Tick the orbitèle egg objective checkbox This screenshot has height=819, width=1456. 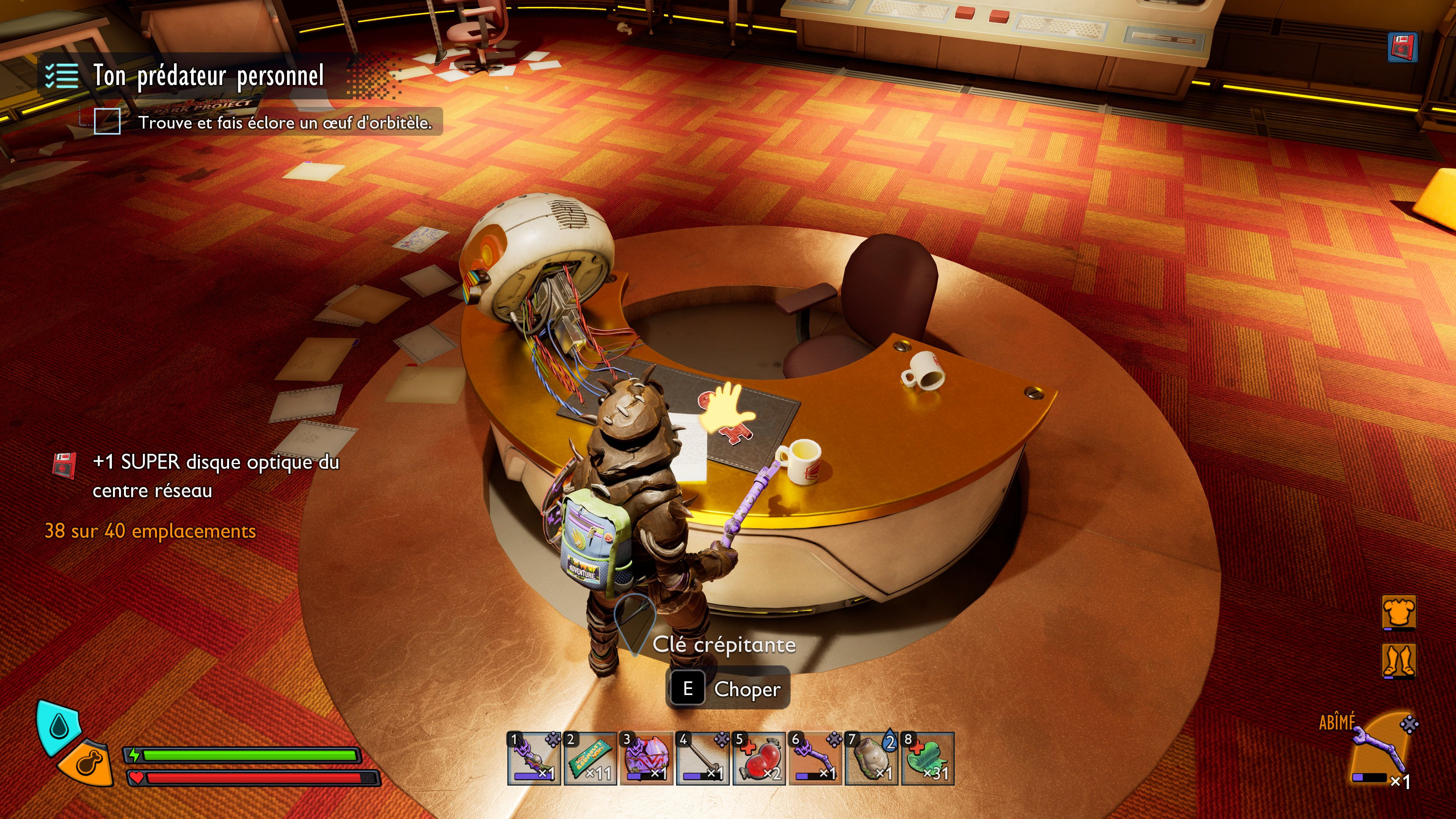[107, 121]
